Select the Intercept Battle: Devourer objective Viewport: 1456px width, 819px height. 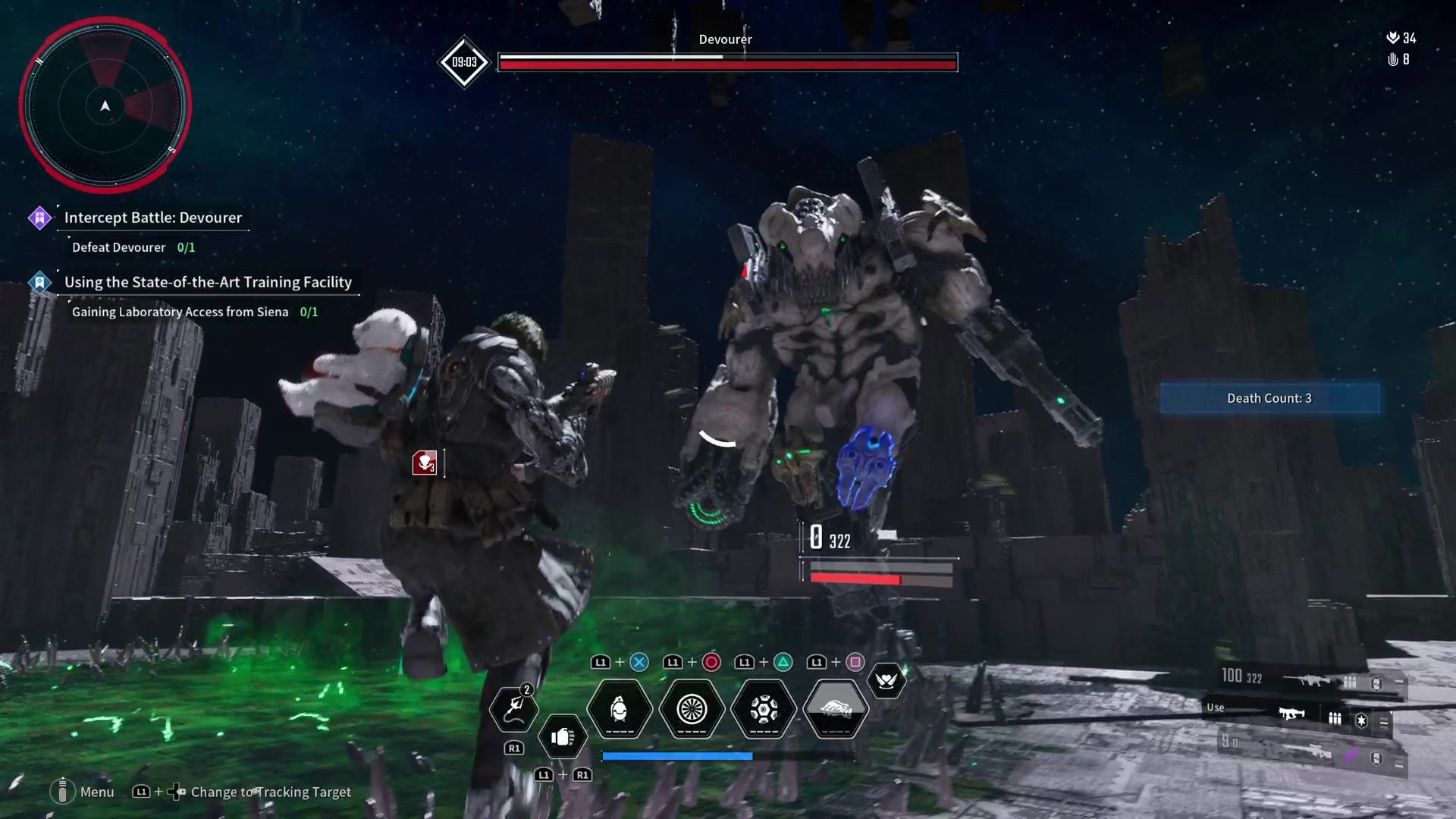(x=152, y=218)
